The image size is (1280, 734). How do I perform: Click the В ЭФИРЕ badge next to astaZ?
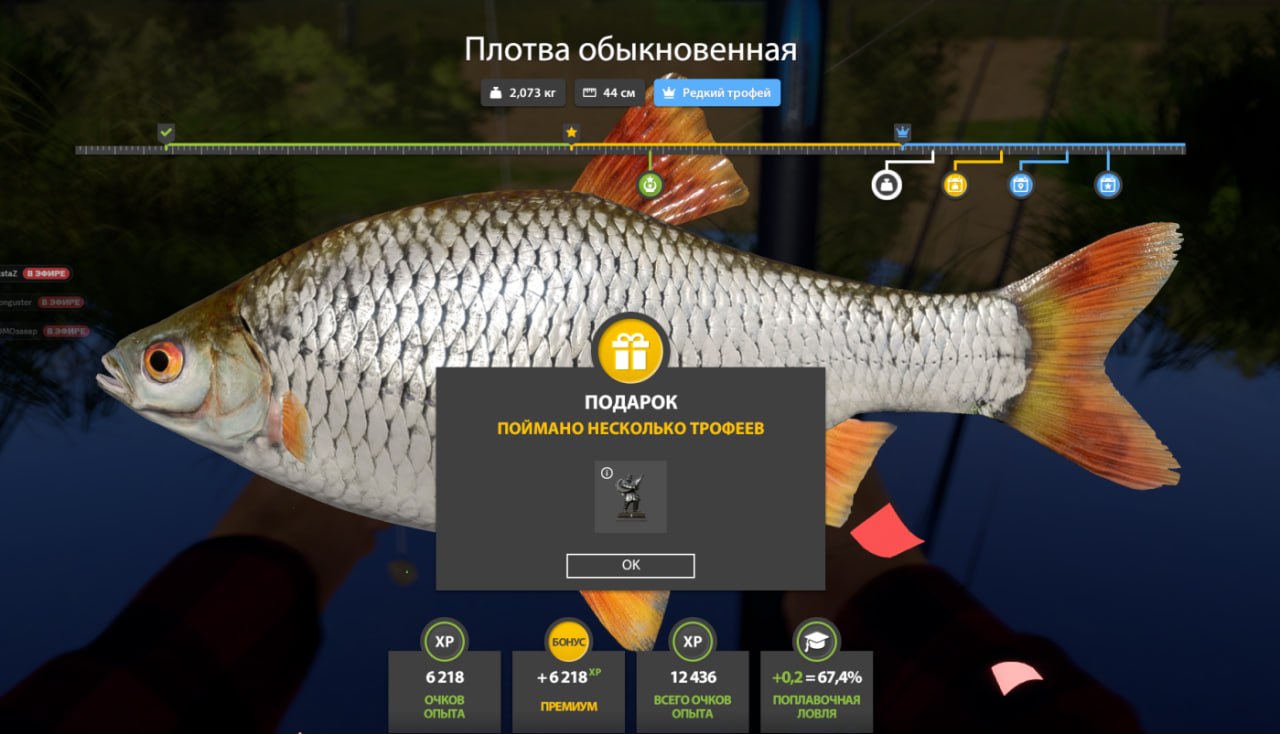(46, 272)
